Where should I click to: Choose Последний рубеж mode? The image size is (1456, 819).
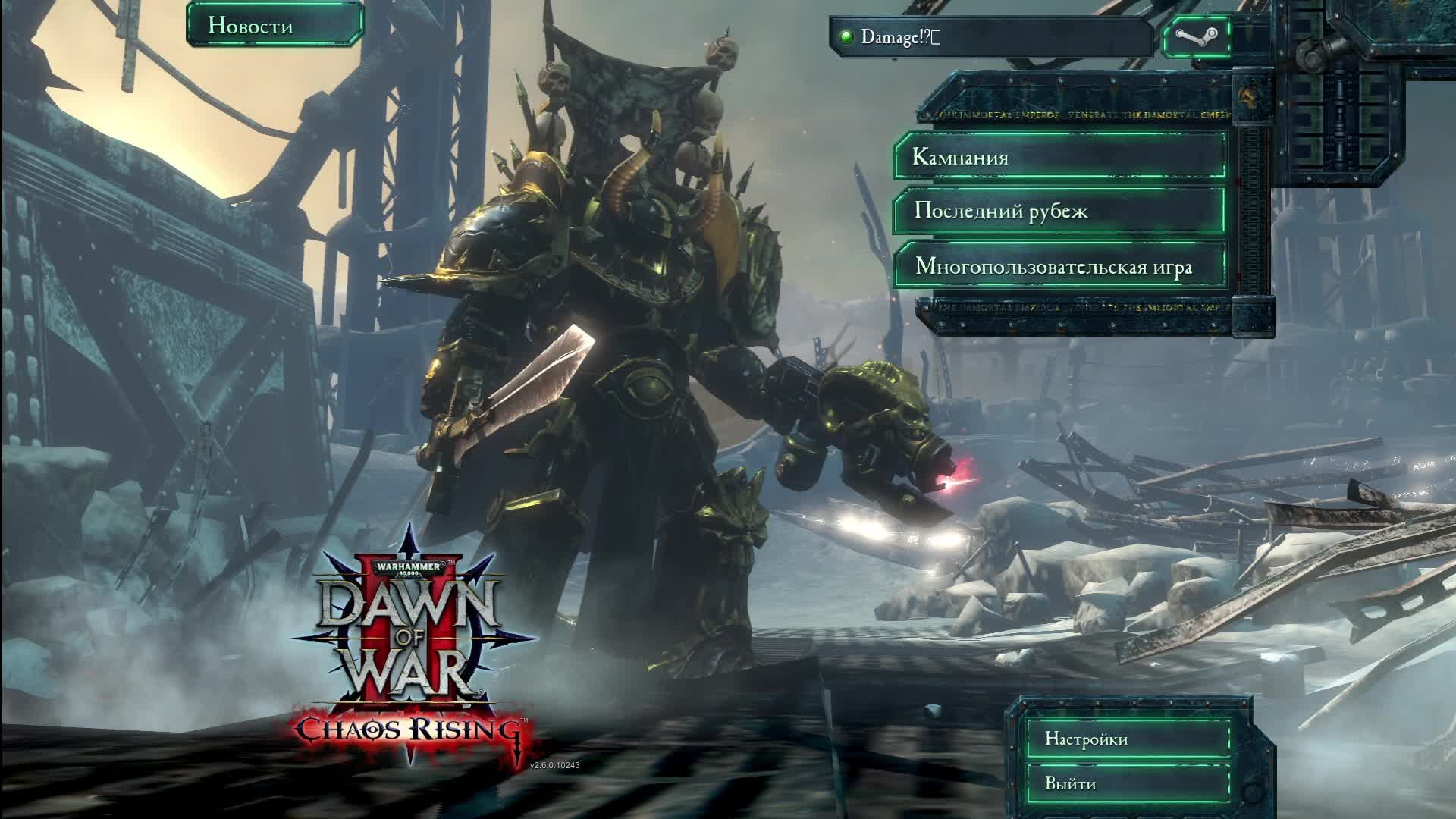point(1059,210)
